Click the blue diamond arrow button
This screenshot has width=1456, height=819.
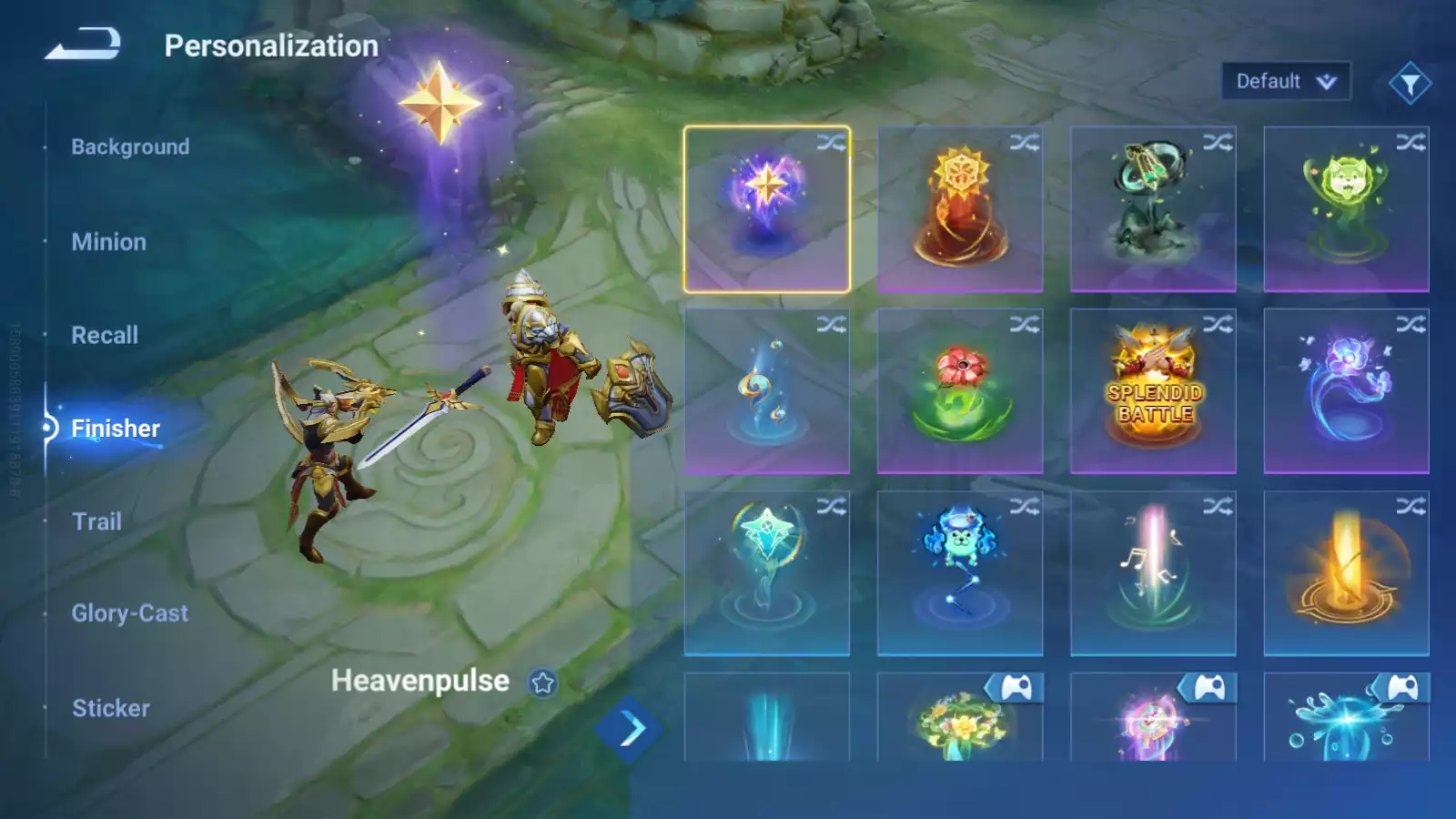coord(630,729)
